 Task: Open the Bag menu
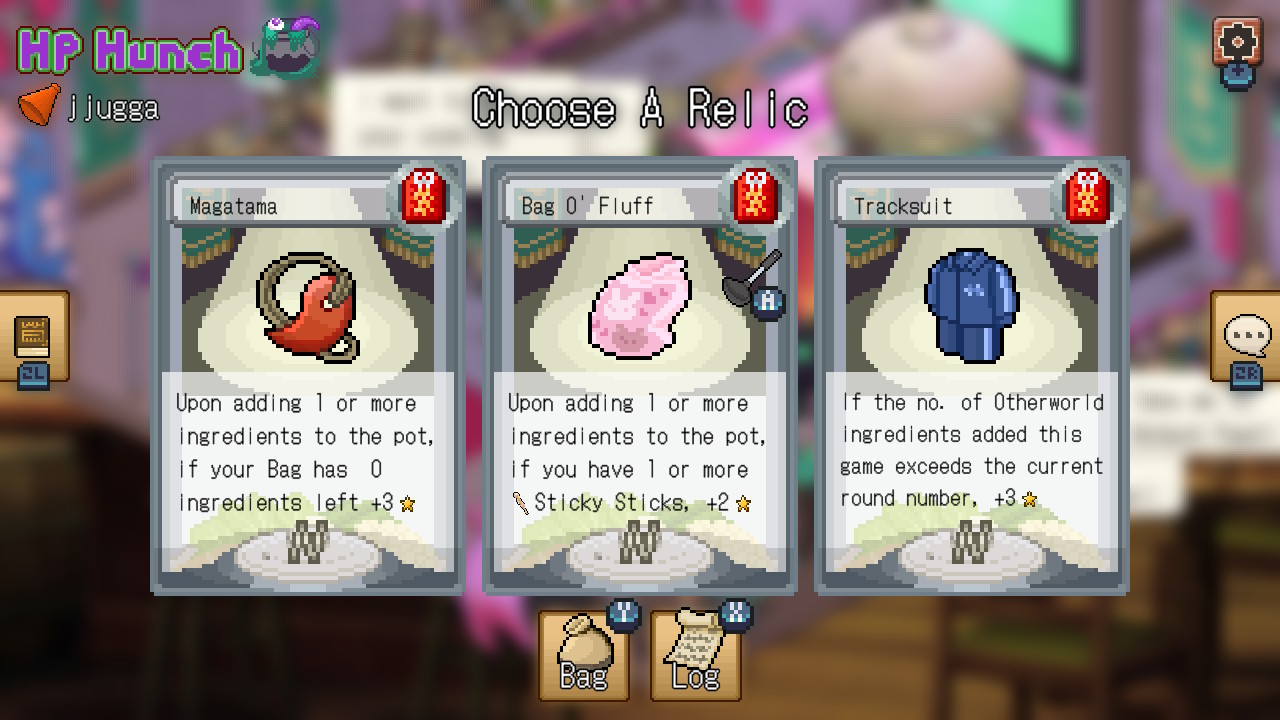584,655
